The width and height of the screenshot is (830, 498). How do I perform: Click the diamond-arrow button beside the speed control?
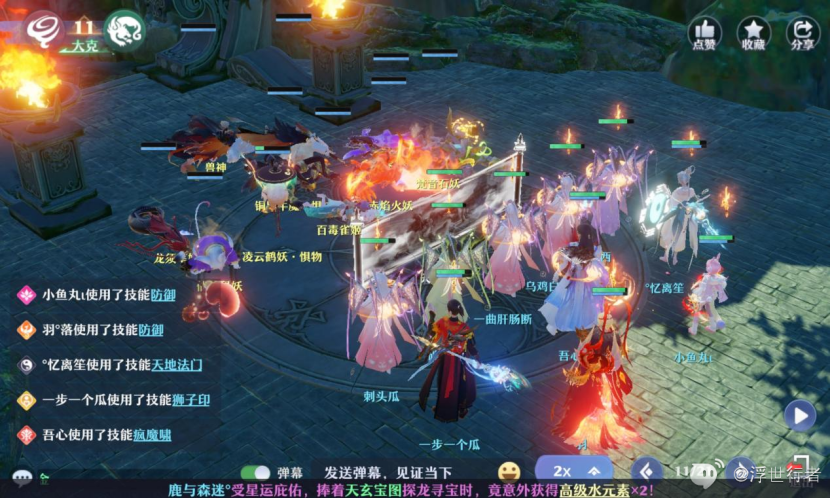pyautogui.click(x=647, y=470)
